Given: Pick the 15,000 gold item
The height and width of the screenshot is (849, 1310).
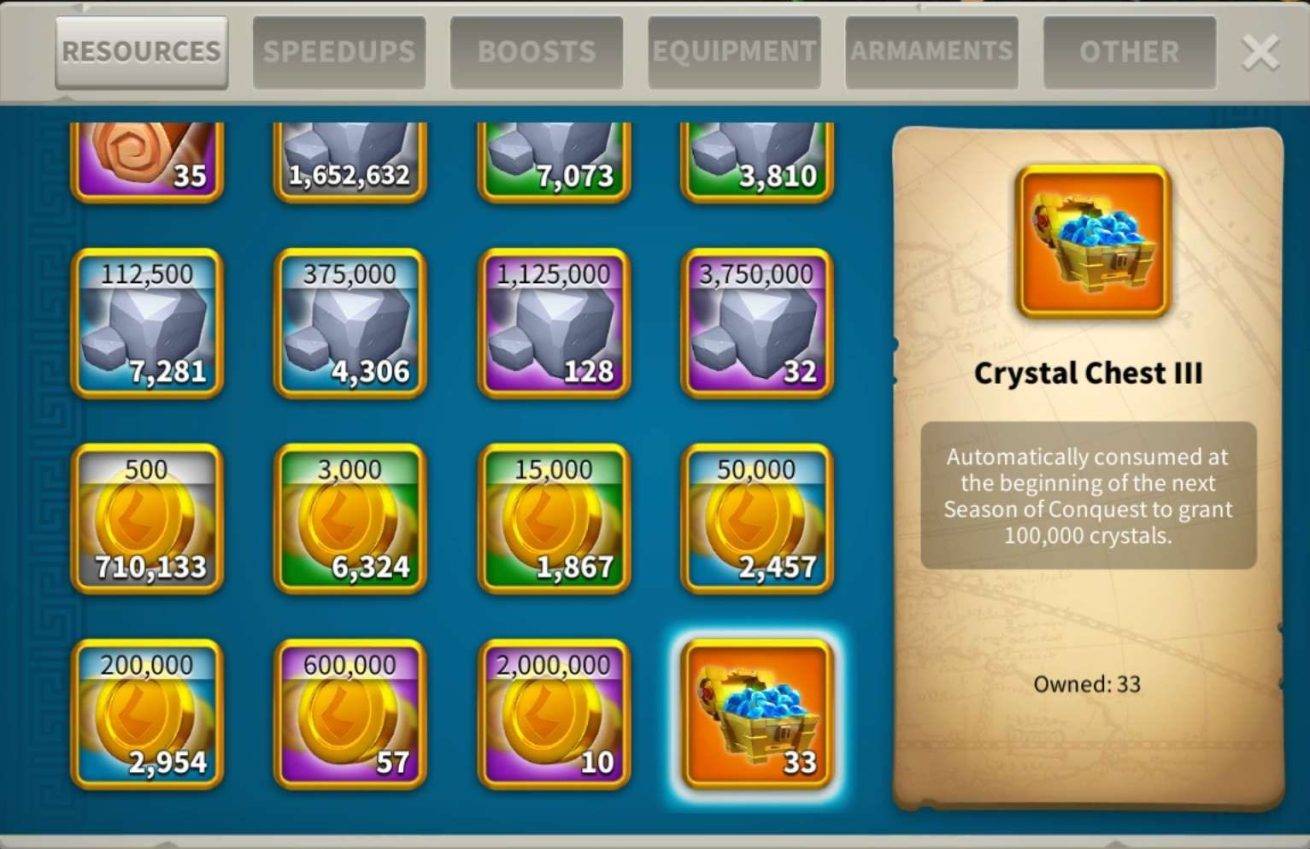Looking at the screenshot, I should [554, 519].
